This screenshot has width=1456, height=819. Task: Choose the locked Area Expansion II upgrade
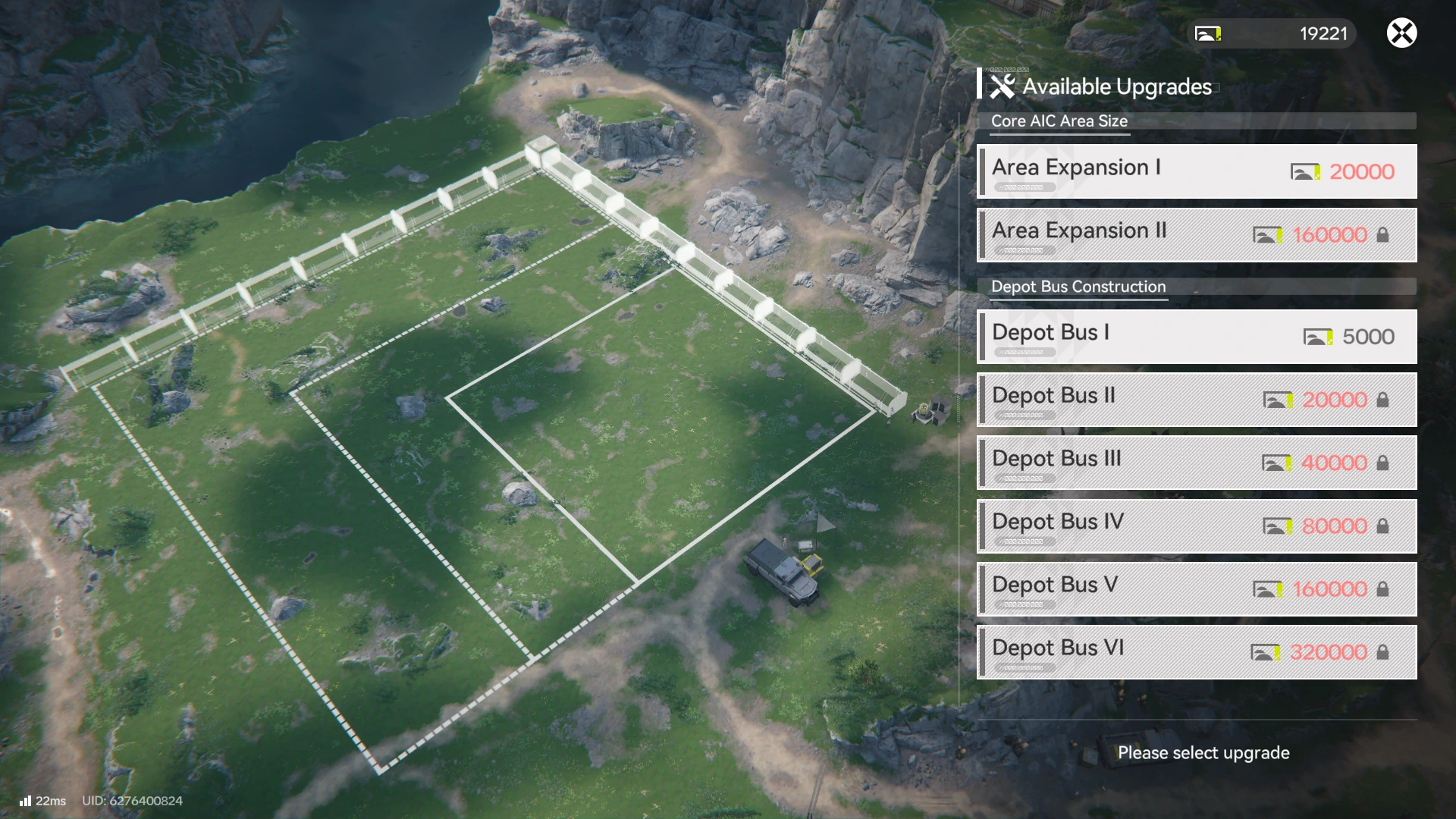1197,235
